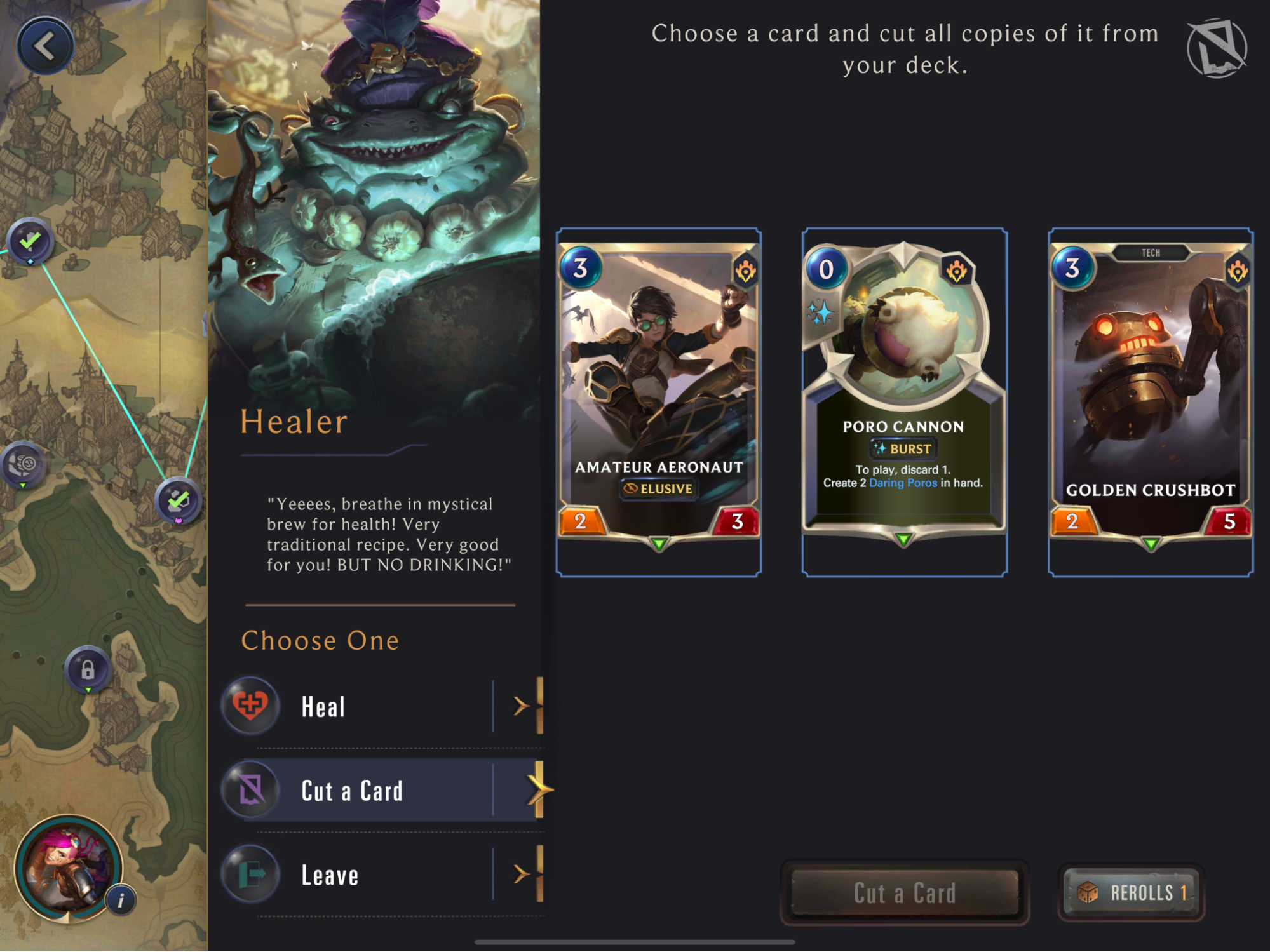Choose Leave to exit the healer

tap(381, 875)
